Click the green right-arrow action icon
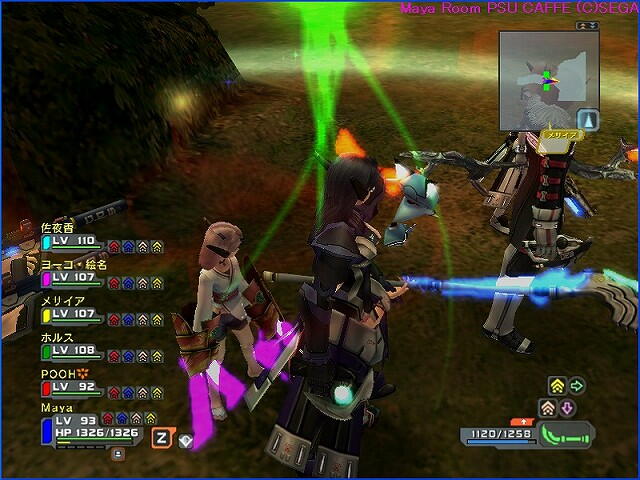The height and width of the screenshot is (480, 640). pos(577,385)
